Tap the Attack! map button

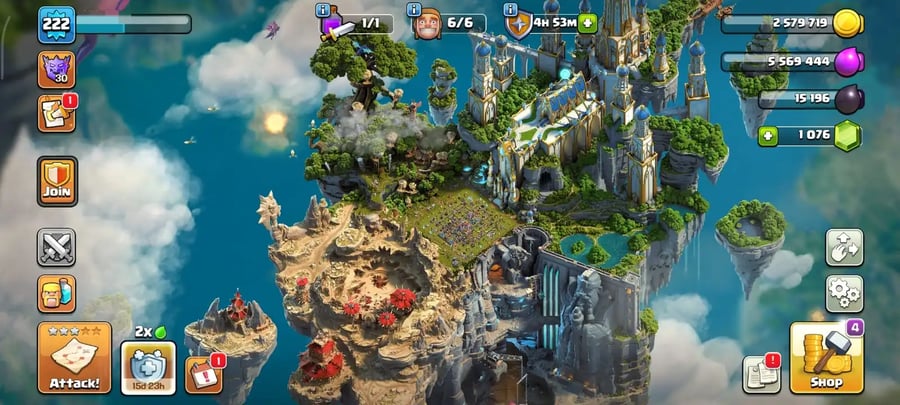[x=74, y=357]
